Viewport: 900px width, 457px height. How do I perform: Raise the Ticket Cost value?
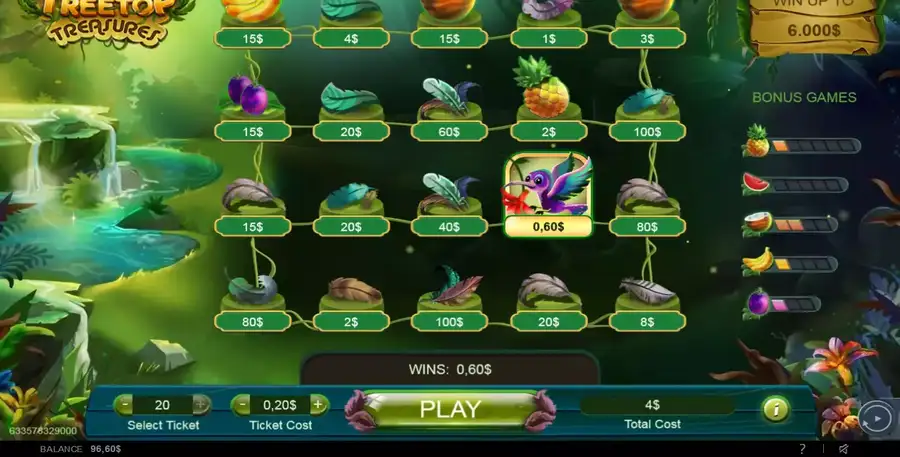point(318,405)
